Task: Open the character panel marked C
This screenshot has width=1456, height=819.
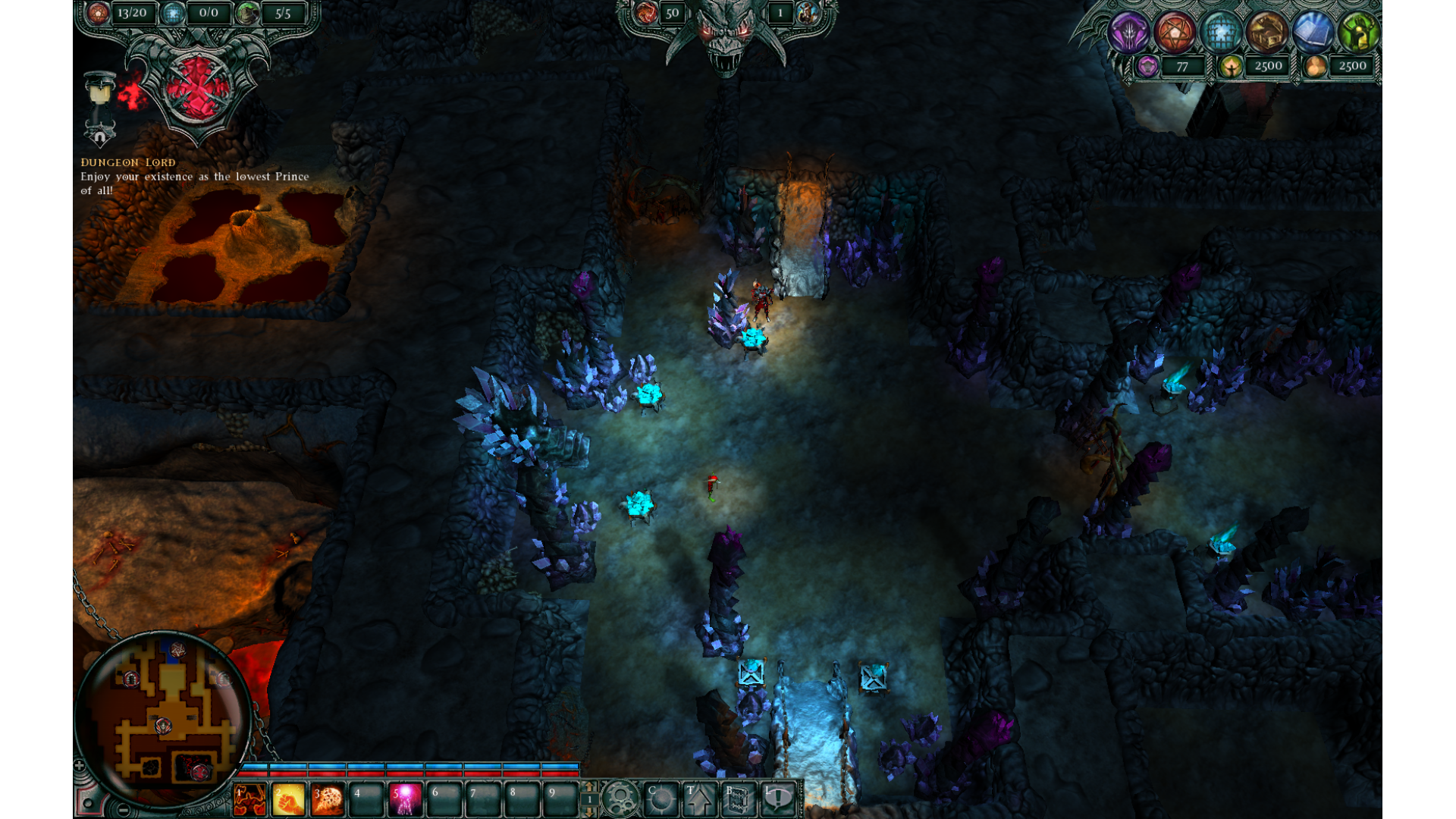Action: click(x=660, y=799)
